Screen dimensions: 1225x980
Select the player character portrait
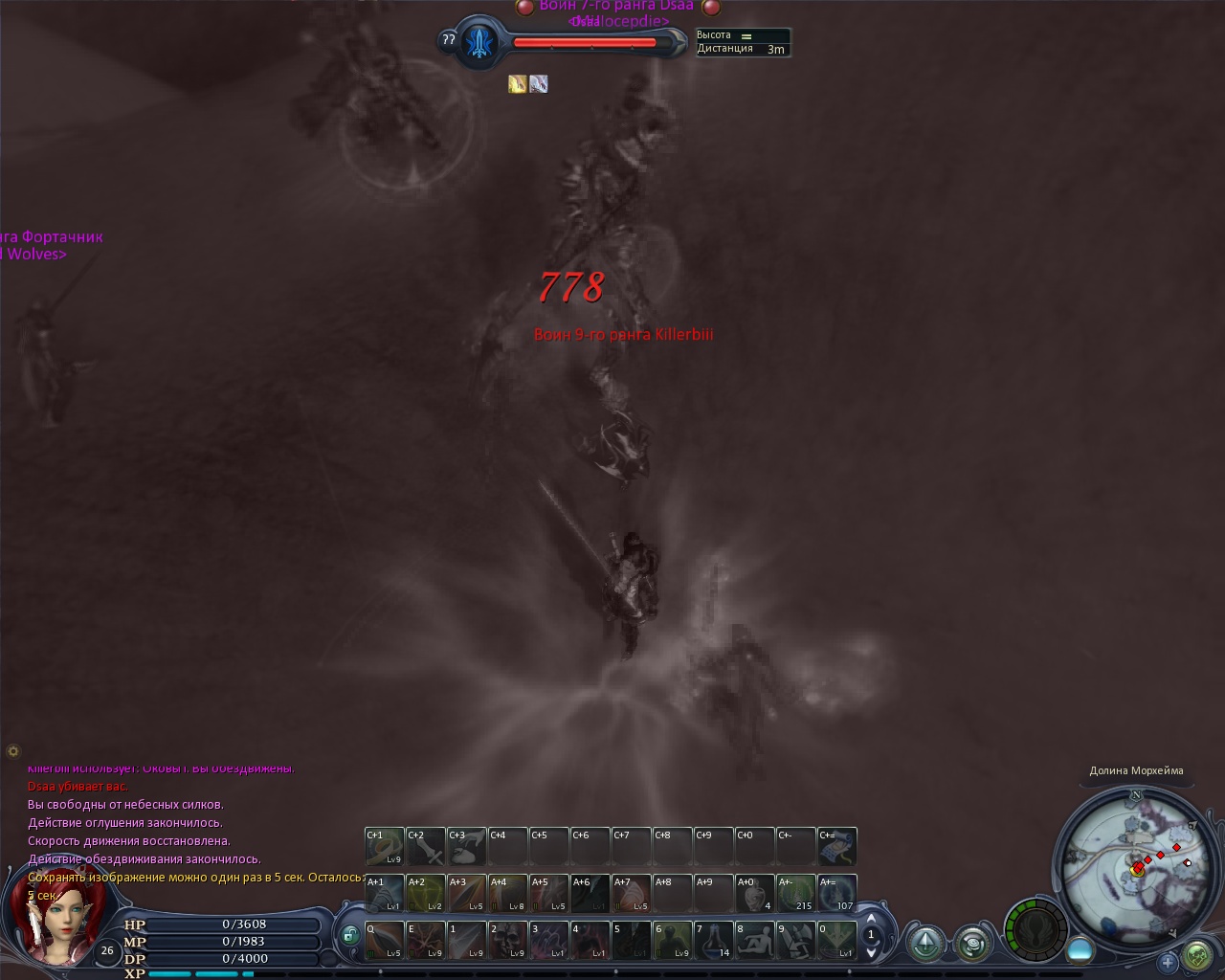53,921
